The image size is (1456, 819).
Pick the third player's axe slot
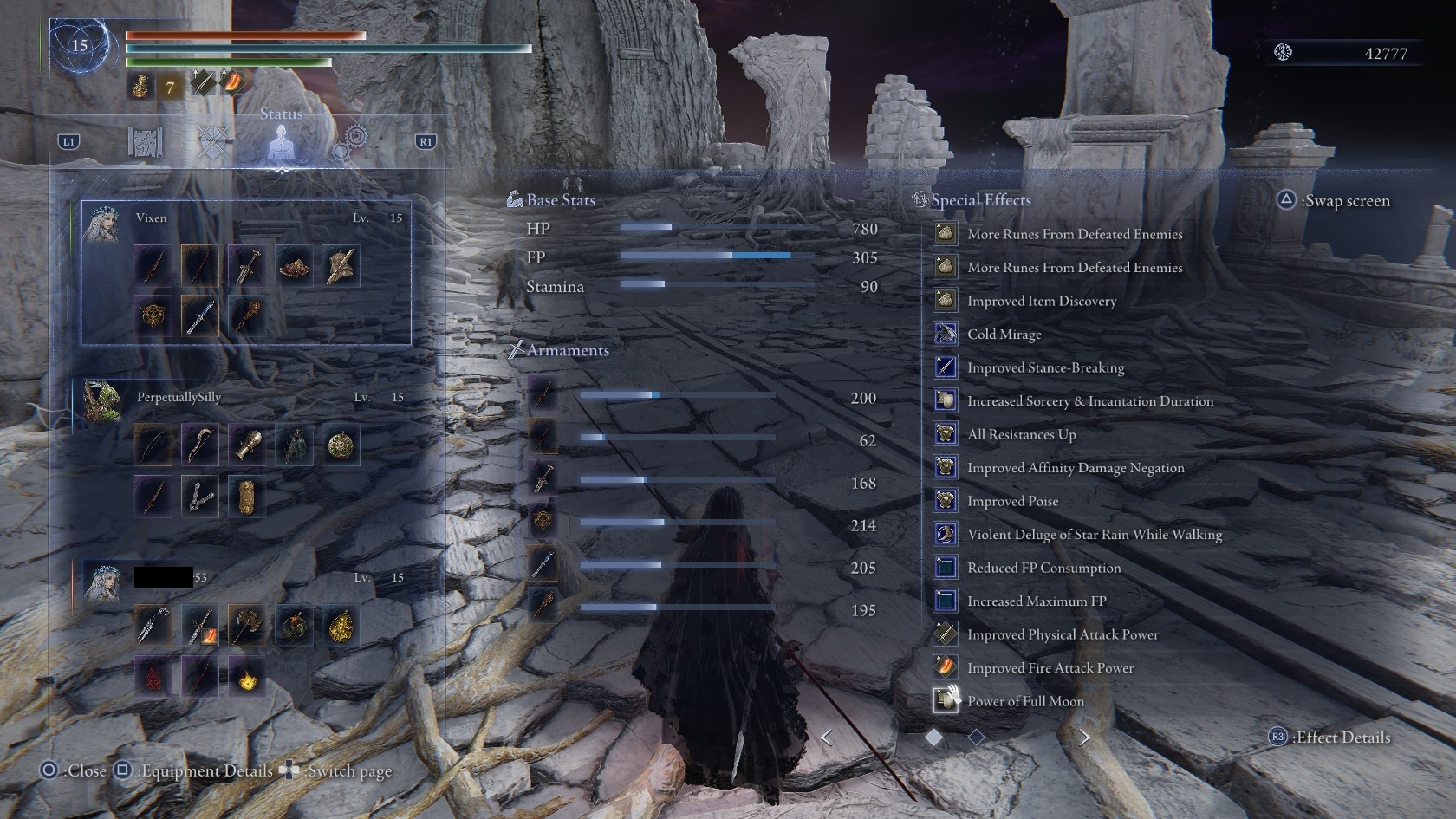click(x=247, y=626)
